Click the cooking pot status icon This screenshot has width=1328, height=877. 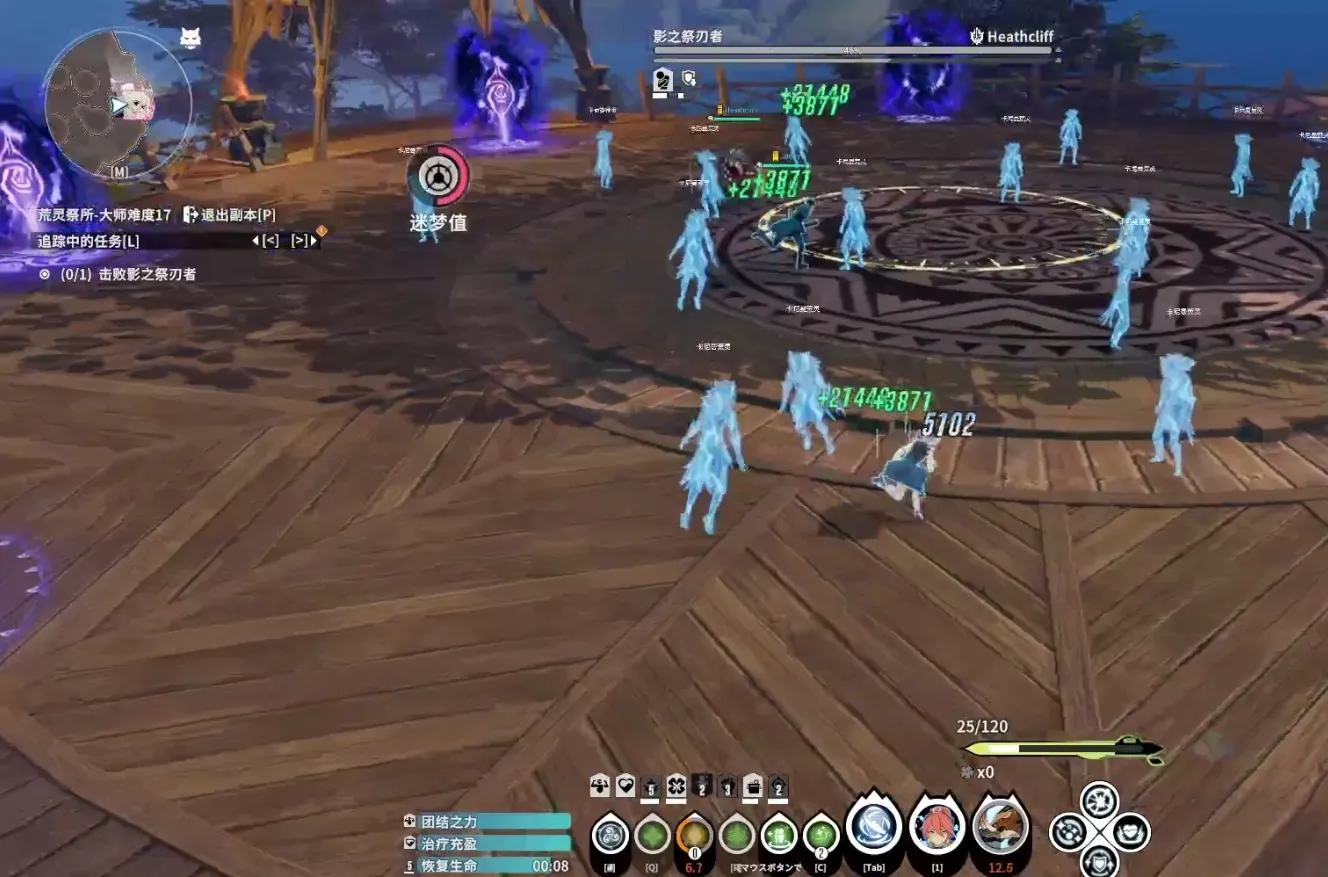pos(752,786)
